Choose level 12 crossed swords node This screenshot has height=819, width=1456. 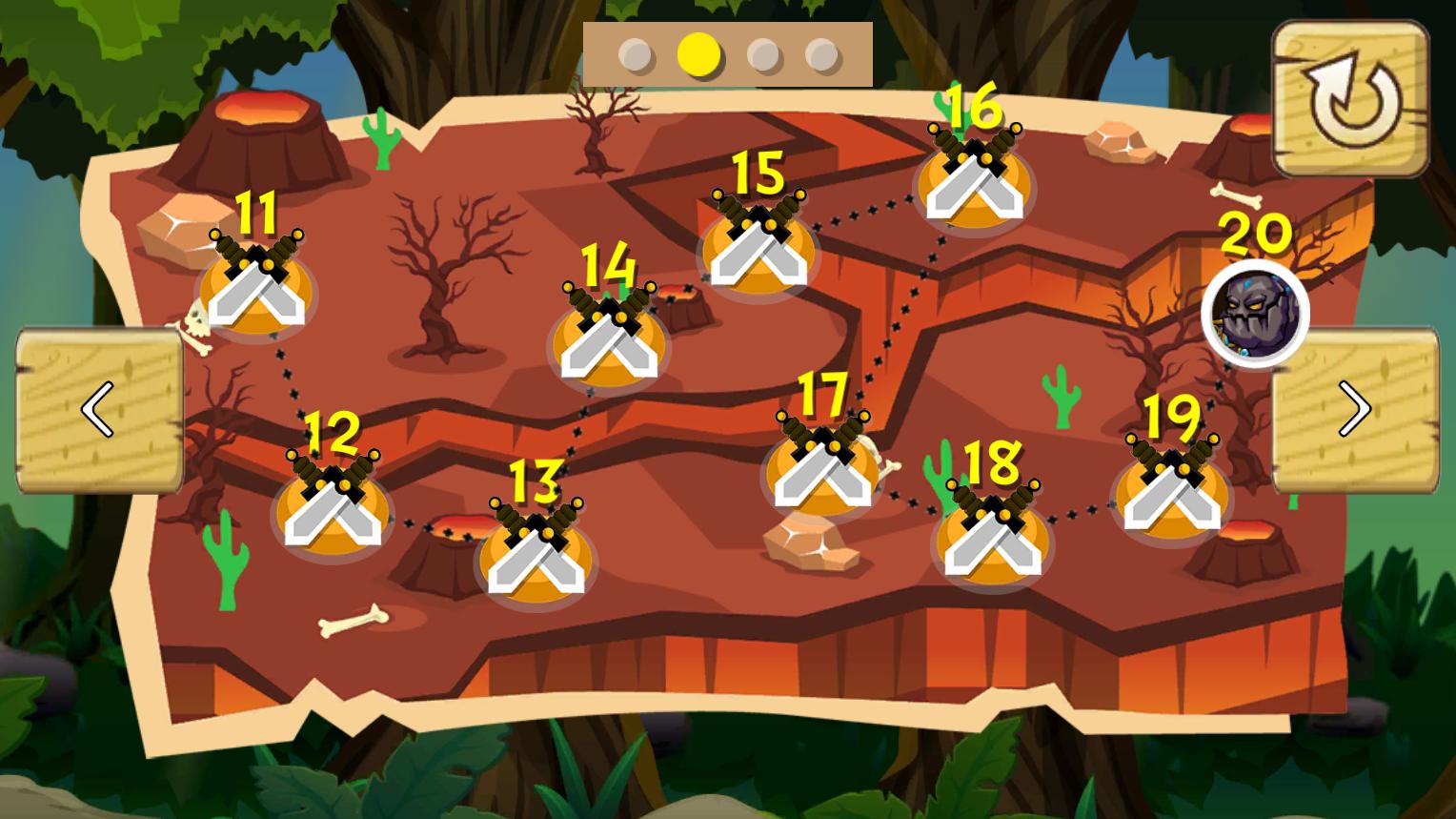tap(332, 508)
